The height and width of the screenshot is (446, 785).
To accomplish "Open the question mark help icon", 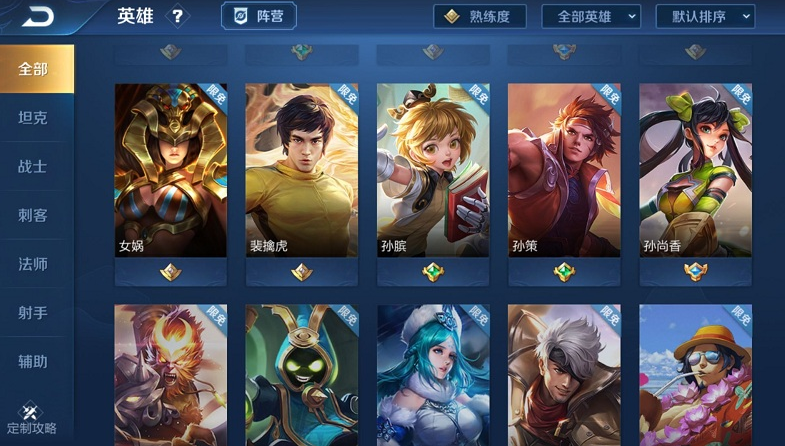I will (178, 17).
